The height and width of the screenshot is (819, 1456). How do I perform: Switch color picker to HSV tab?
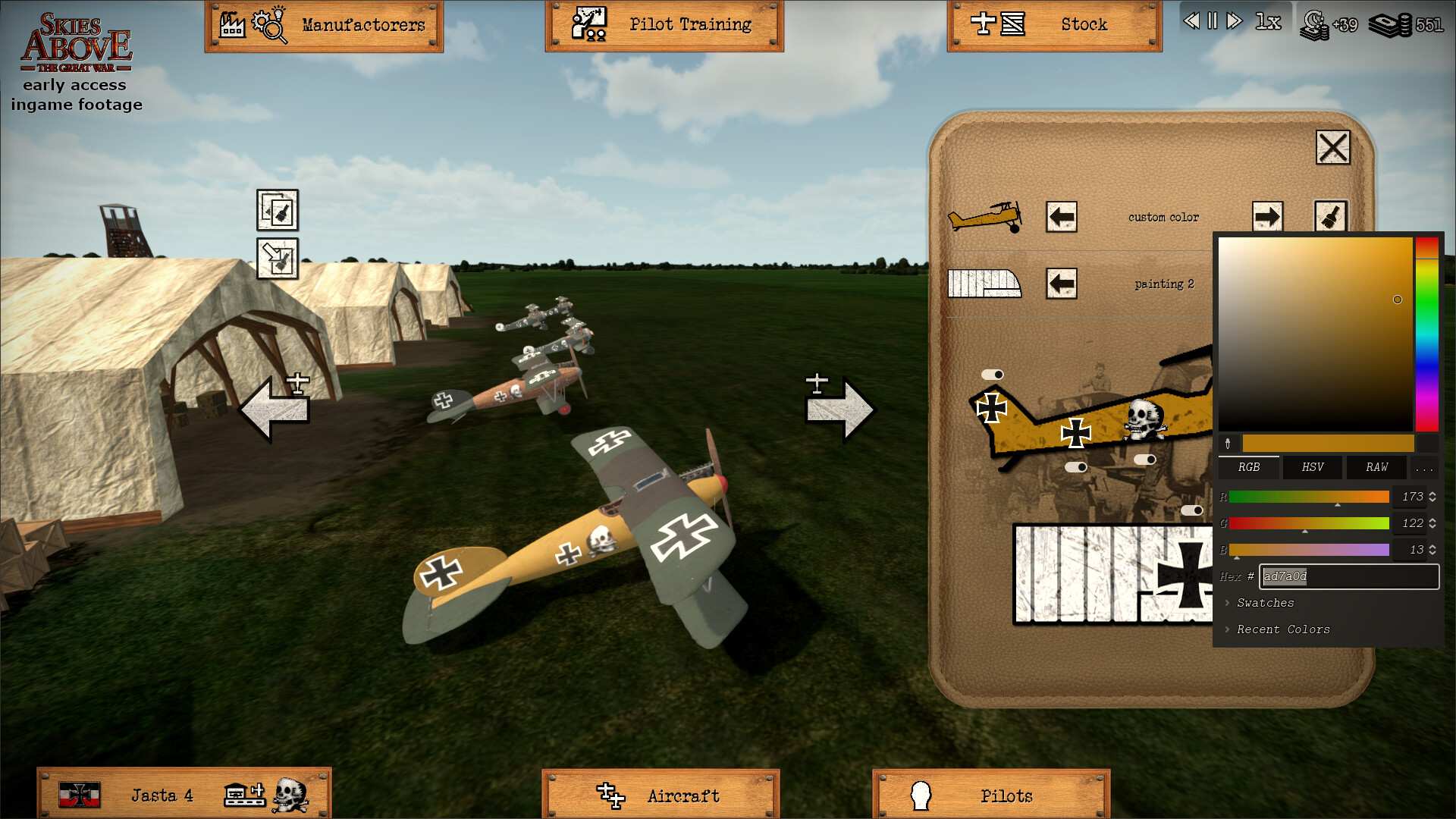click(1312, 467)
